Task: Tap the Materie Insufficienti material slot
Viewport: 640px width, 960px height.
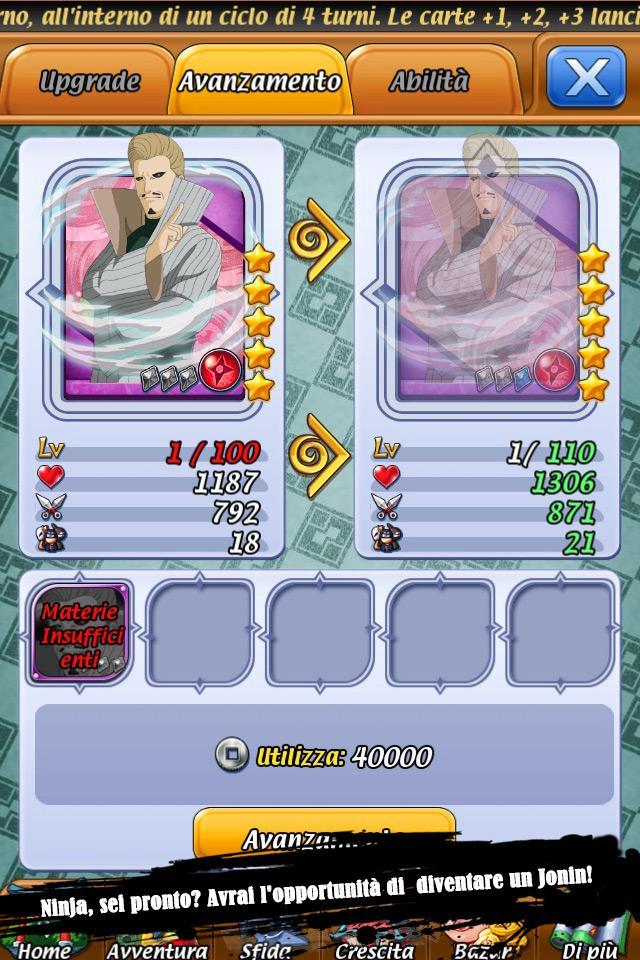Action: click(x=80, y=631)
